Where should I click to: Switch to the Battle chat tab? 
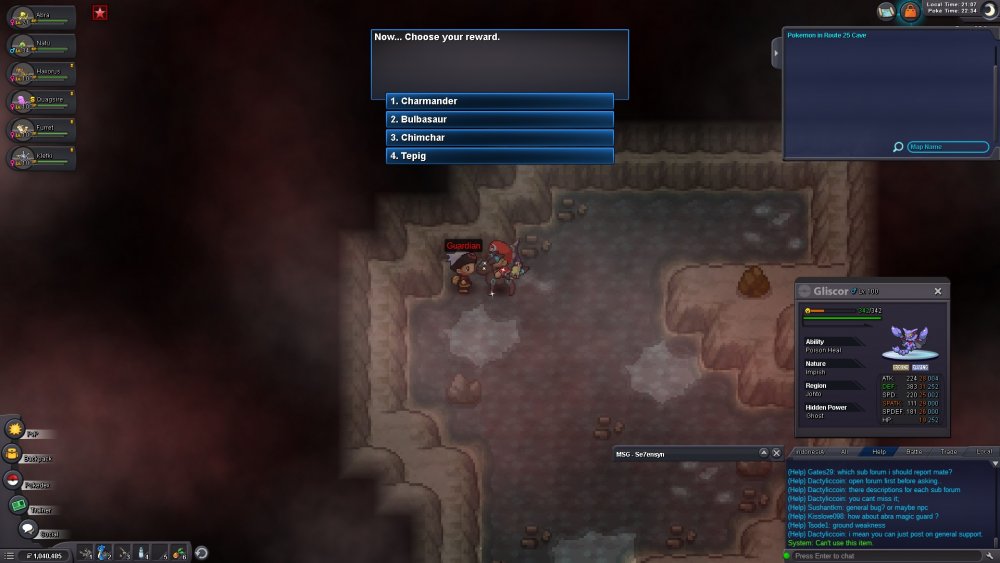tap(913, 452)
